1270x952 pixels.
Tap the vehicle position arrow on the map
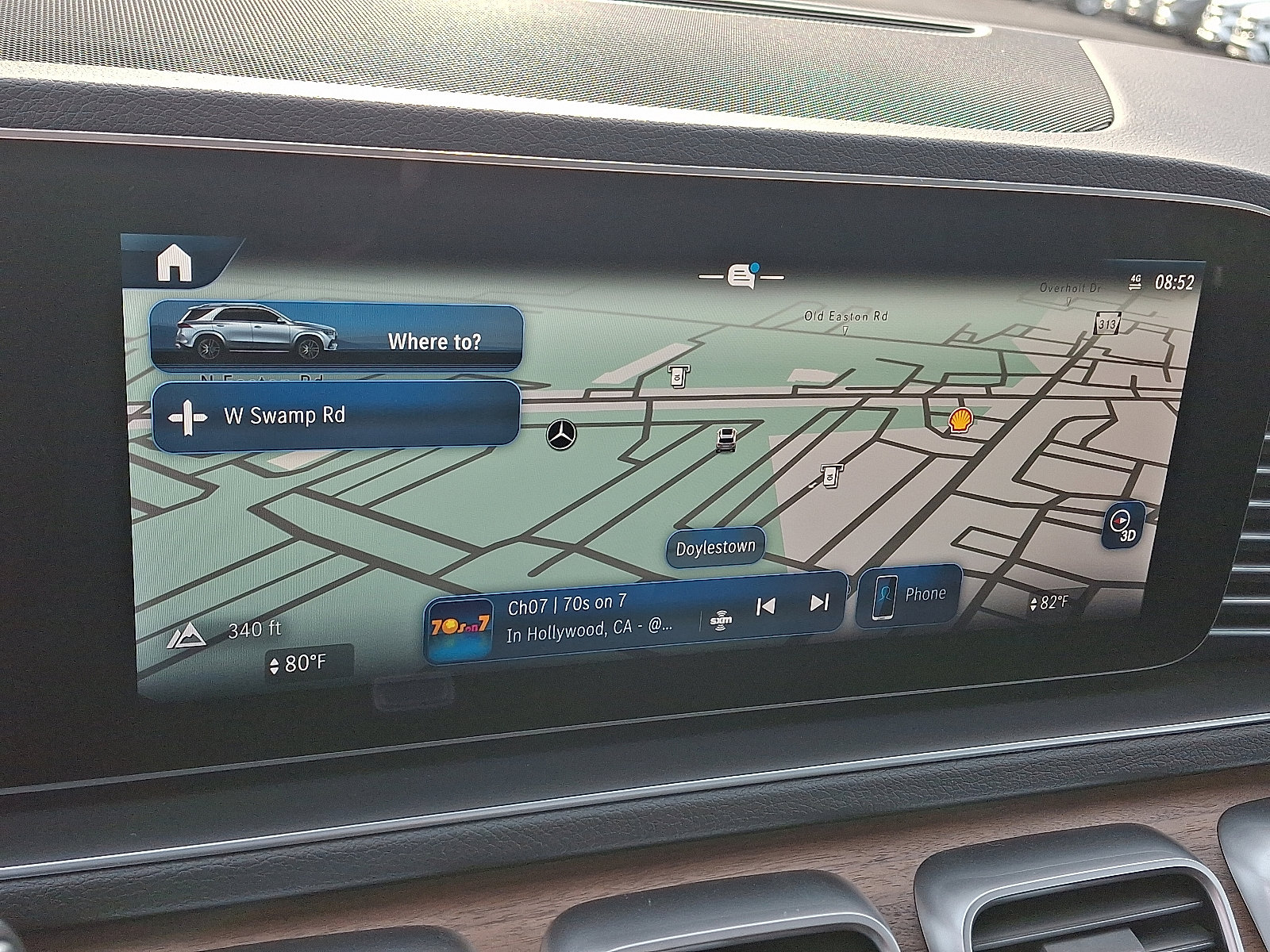tap(725, 439)
